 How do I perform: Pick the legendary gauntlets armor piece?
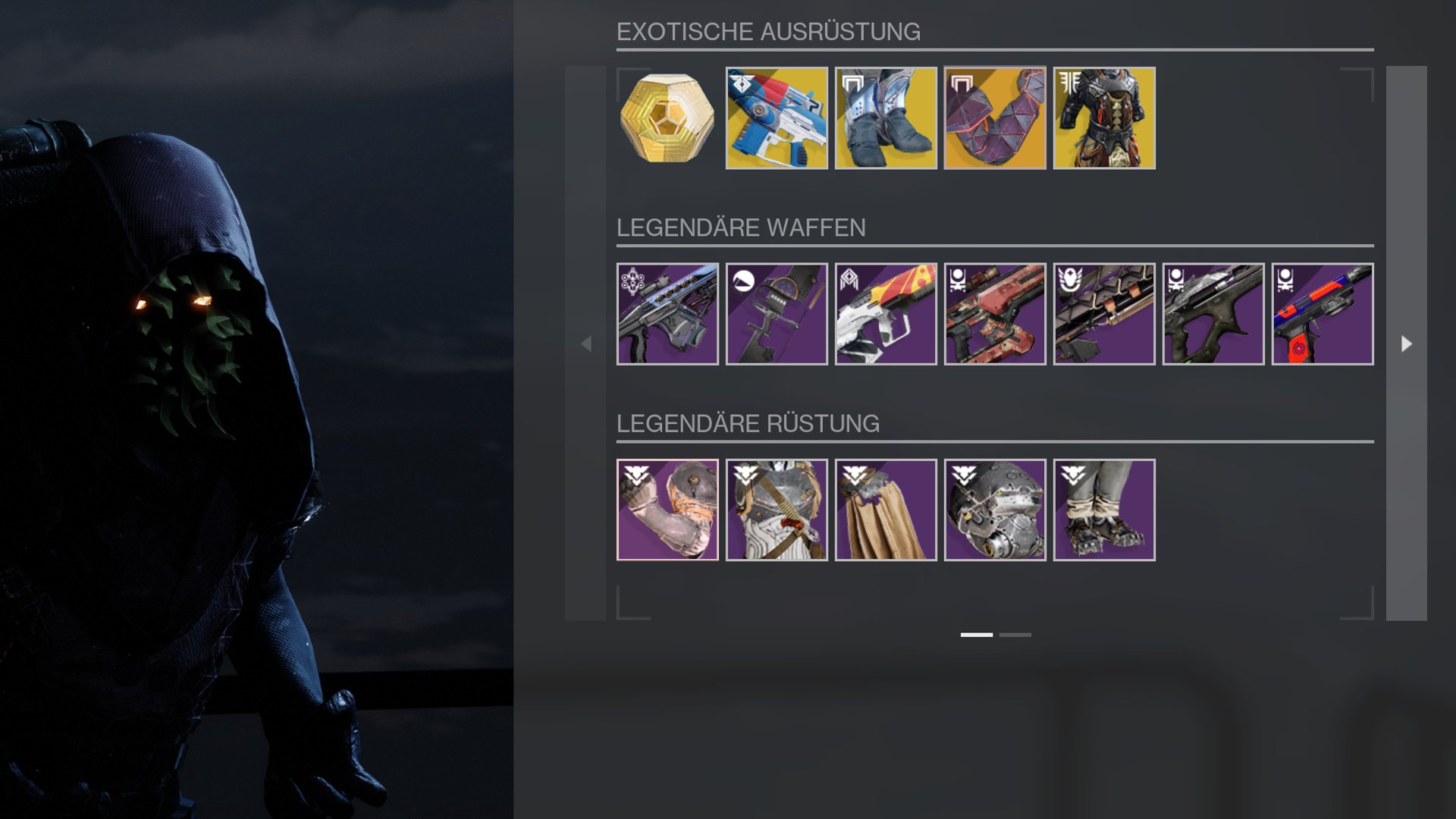pos(667,510)
